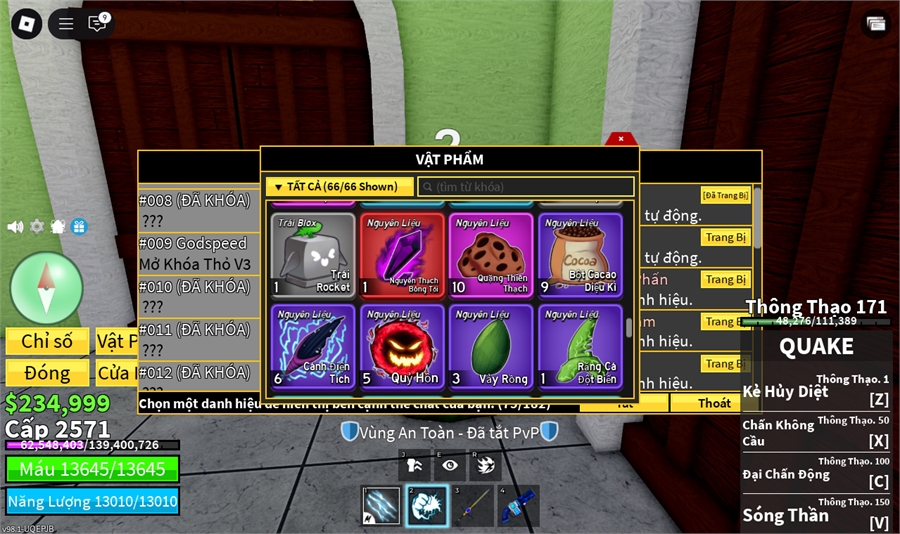900x534 pixels.
Task: Click the Đóng button
Action: pos(47,373)
